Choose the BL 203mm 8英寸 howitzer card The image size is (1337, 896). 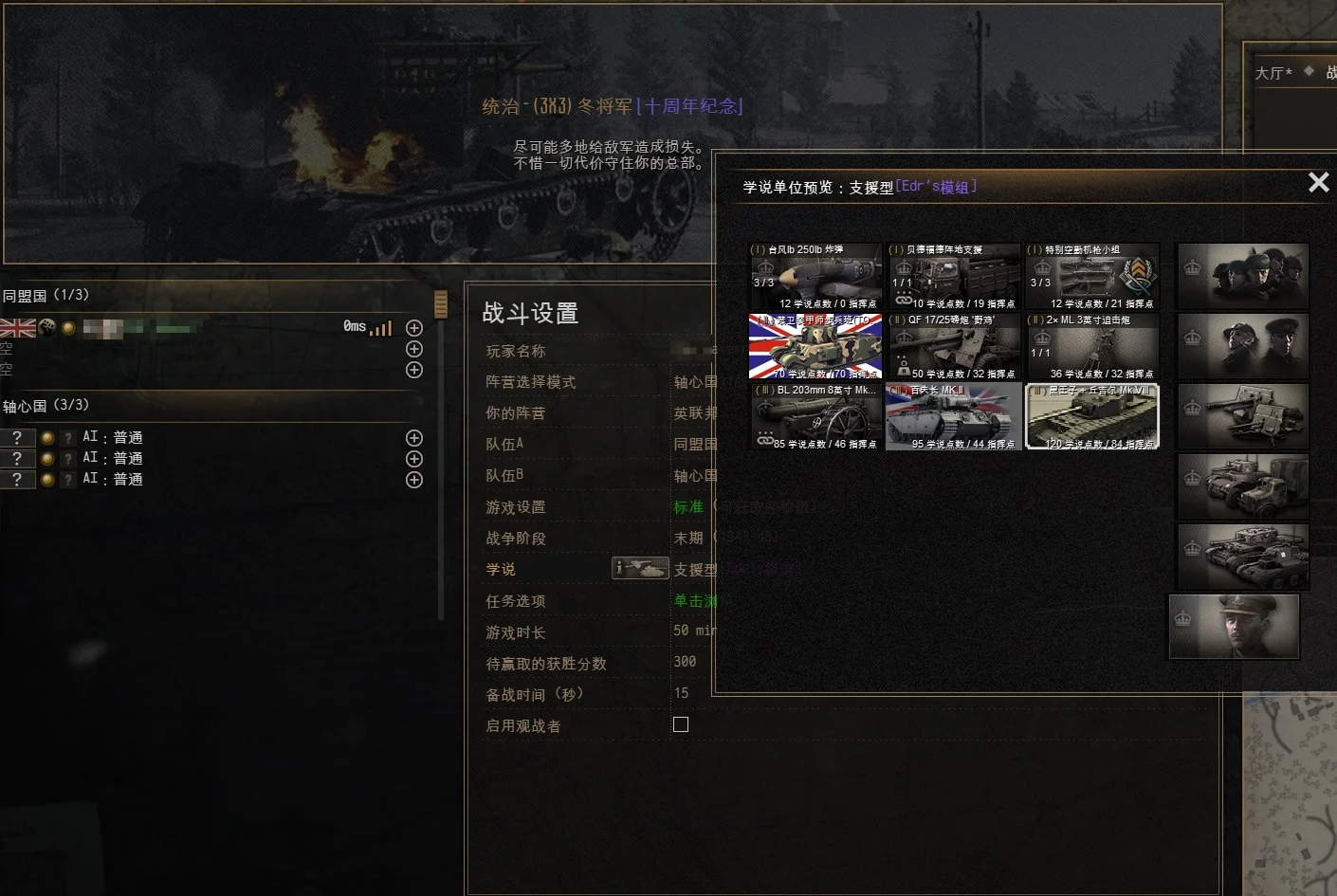tap(815, 417)
